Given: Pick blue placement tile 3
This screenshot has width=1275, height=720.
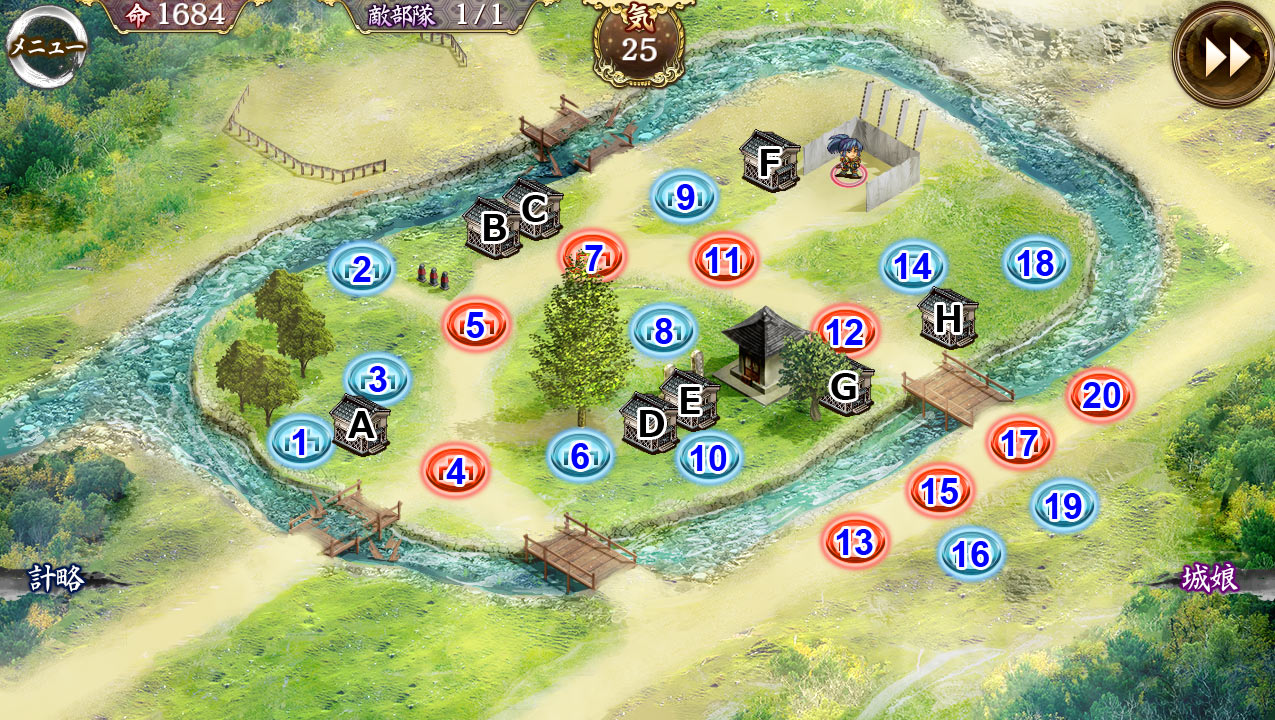Looking at the screenshot, I should (x=378, y=380).
